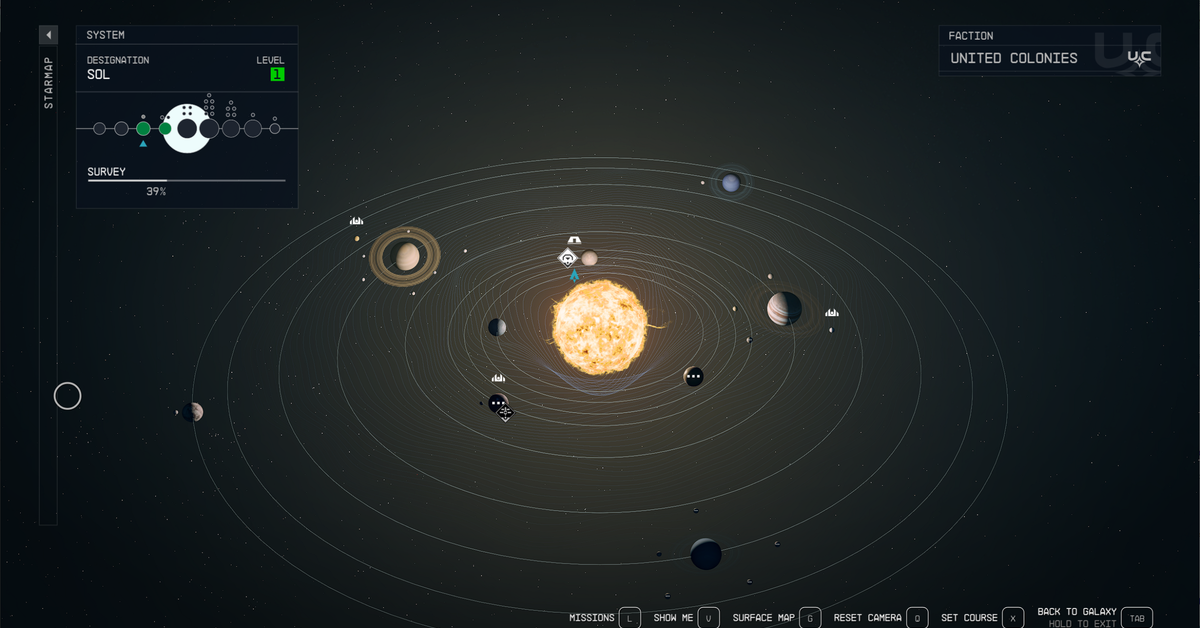Viewport: 1200px width, 628px height.
Task: Click the diamond mission marker above the Sun
Action: (x=568, y=259)
